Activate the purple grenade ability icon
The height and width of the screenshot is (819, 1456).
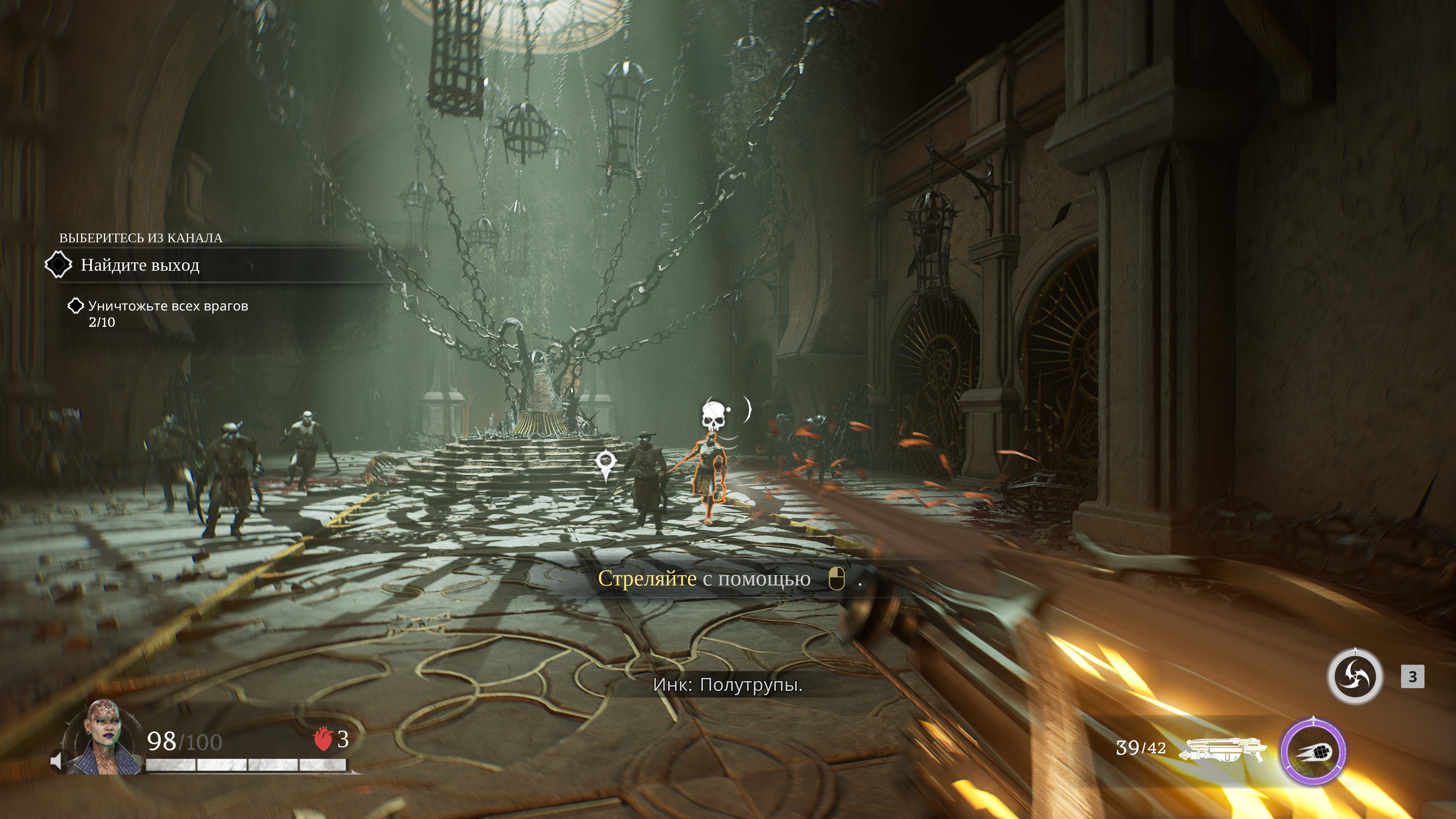[x=1313, y=751]
